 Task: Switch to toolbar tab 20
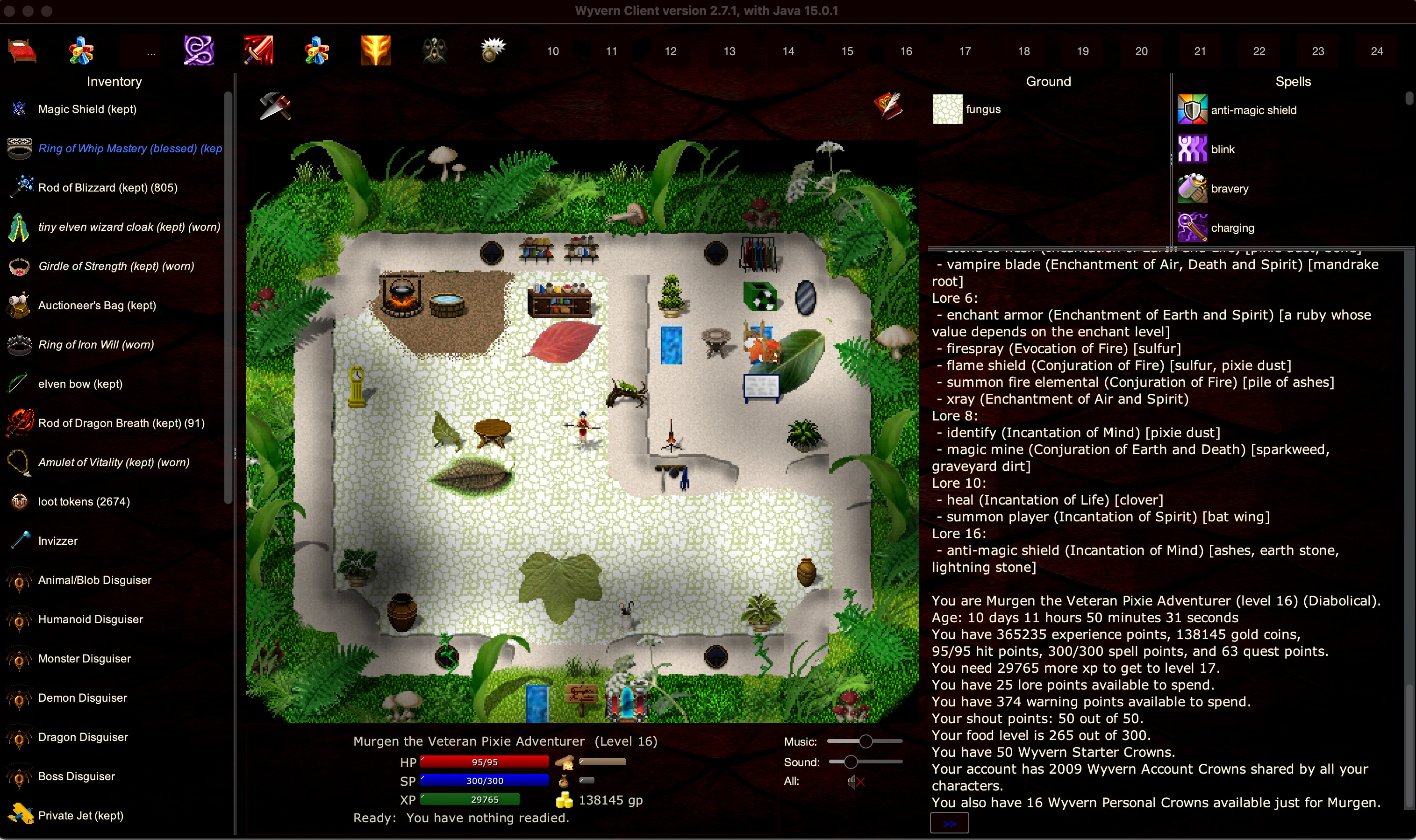(x=1141, y=50)
